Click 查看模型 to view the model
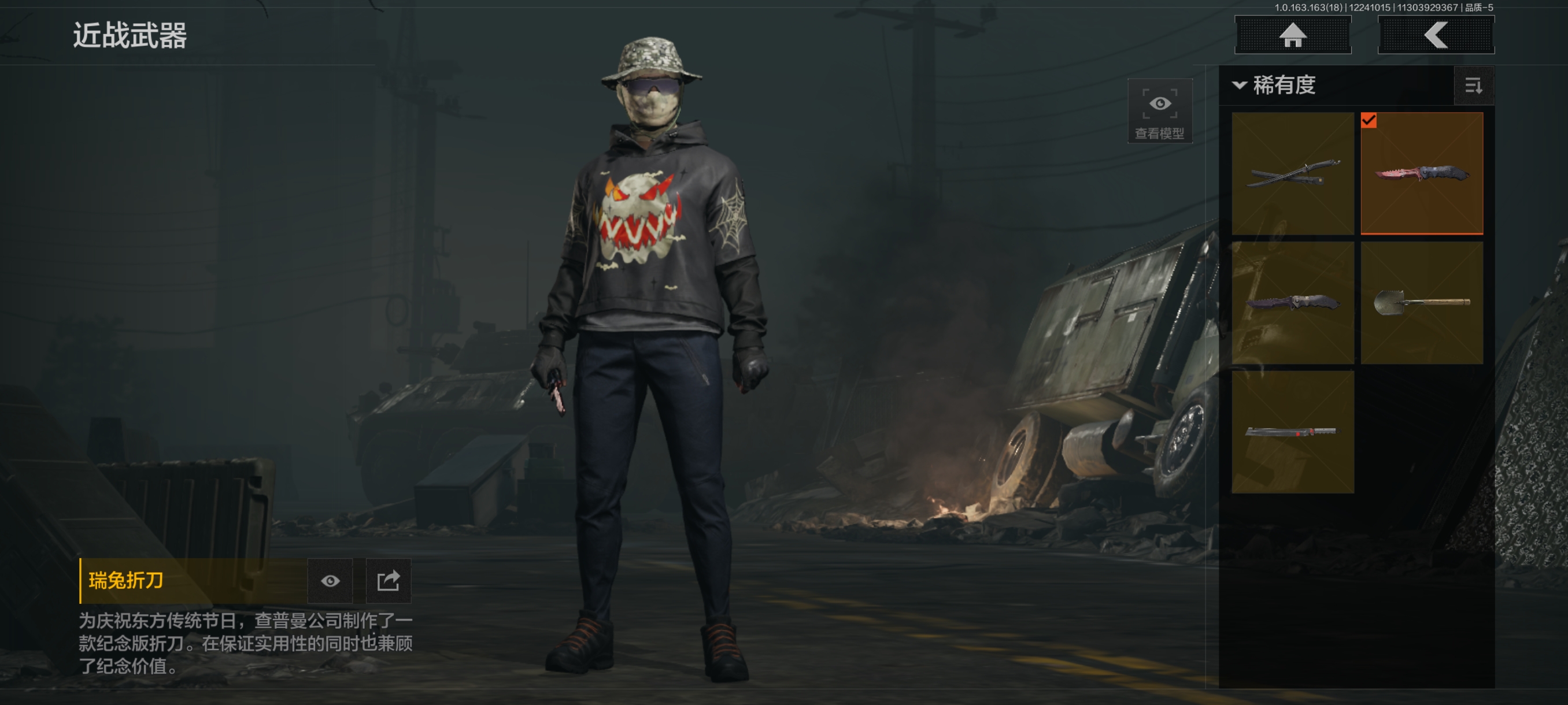The image size is (1568, 705). pos(1160,111)
